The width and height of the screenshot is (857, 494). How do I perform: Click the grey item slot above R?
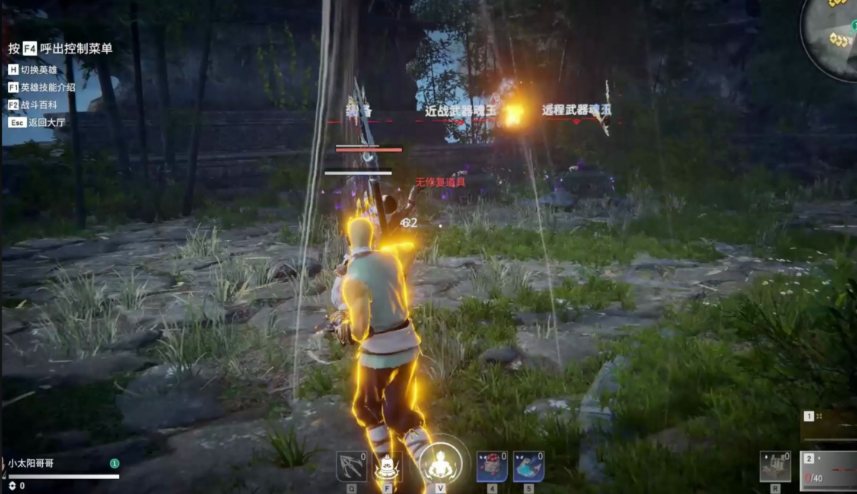tap(773, 466)
